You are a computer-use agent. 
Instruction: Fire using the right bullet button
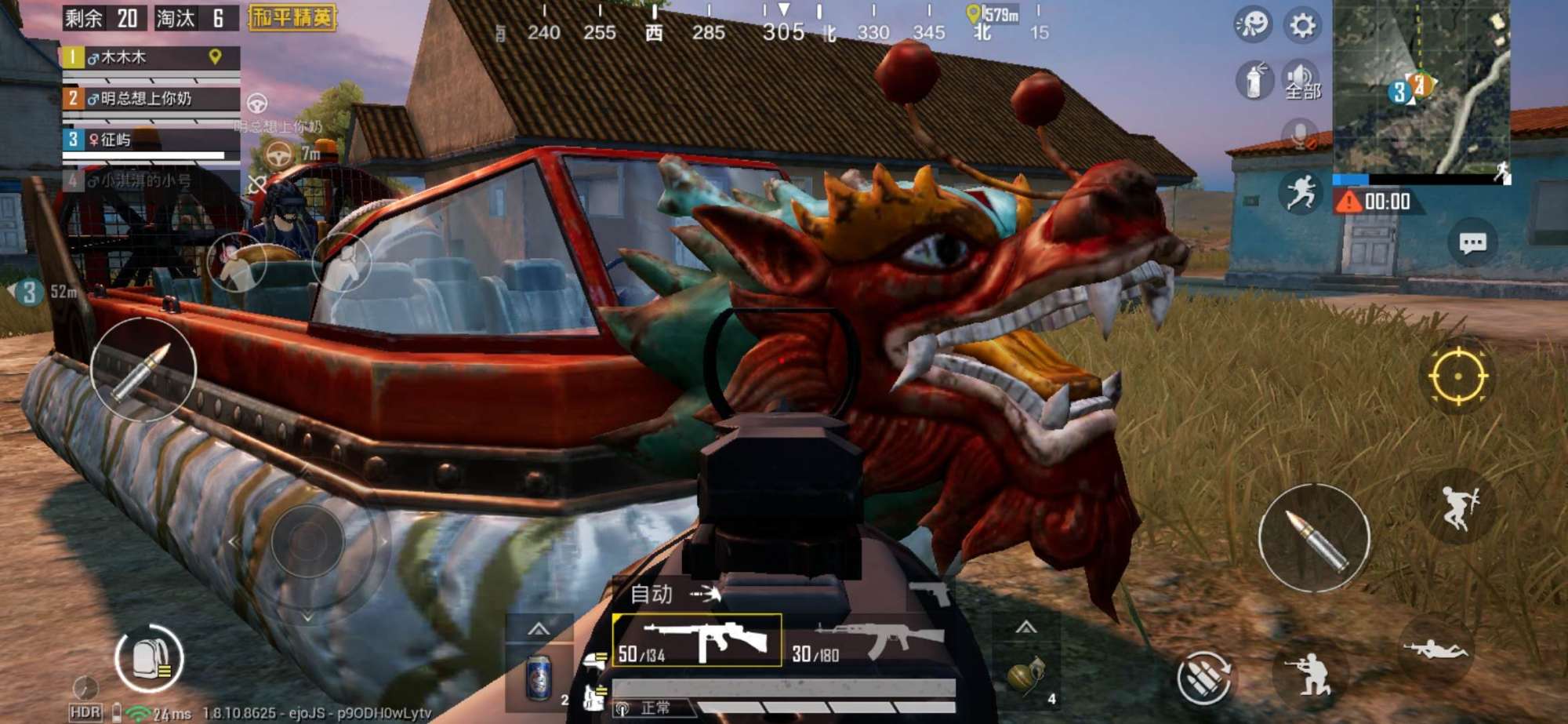[x=1314, y=538]
